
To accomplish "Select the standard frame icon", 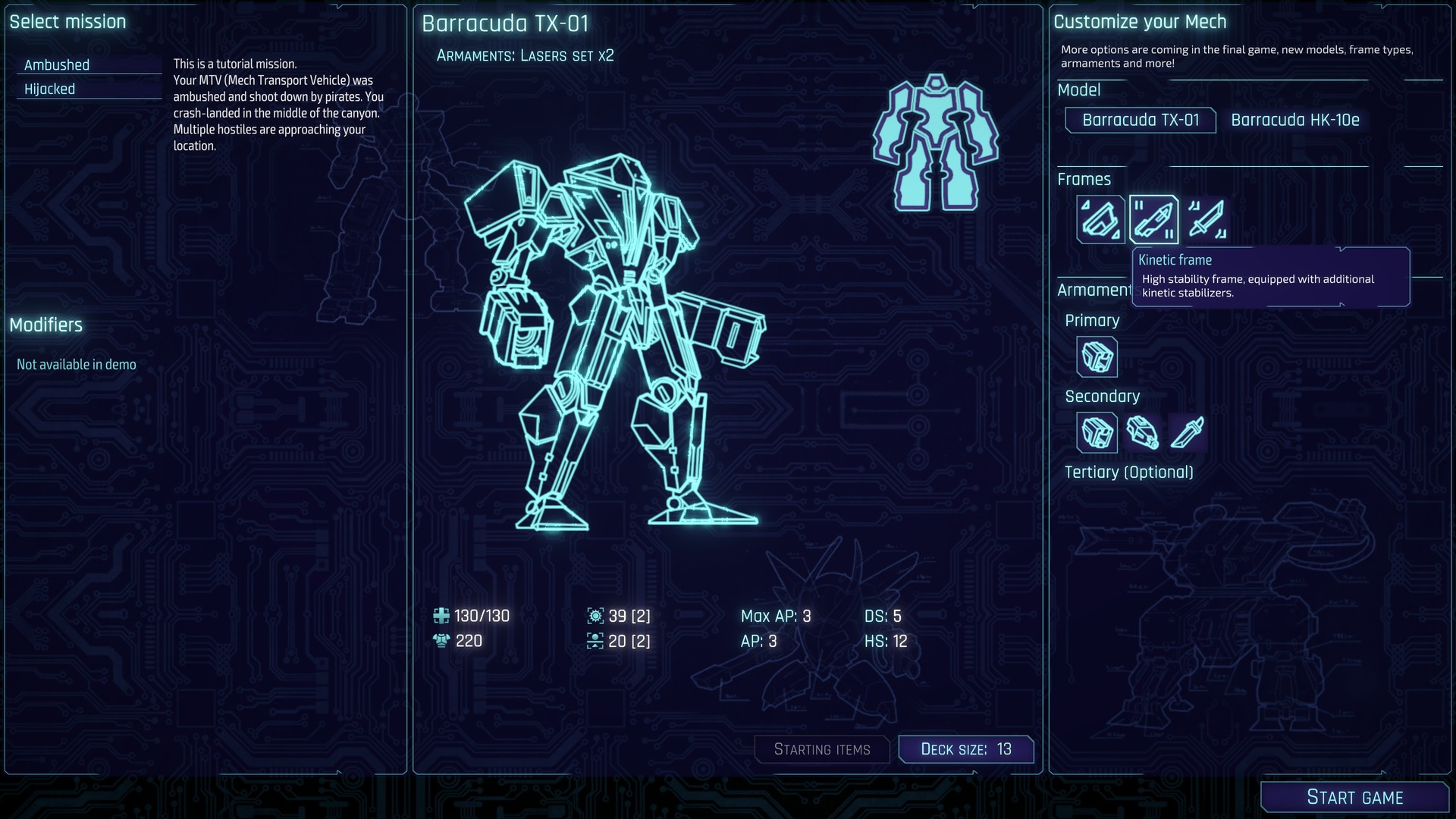I will (x=1100, y=221).
